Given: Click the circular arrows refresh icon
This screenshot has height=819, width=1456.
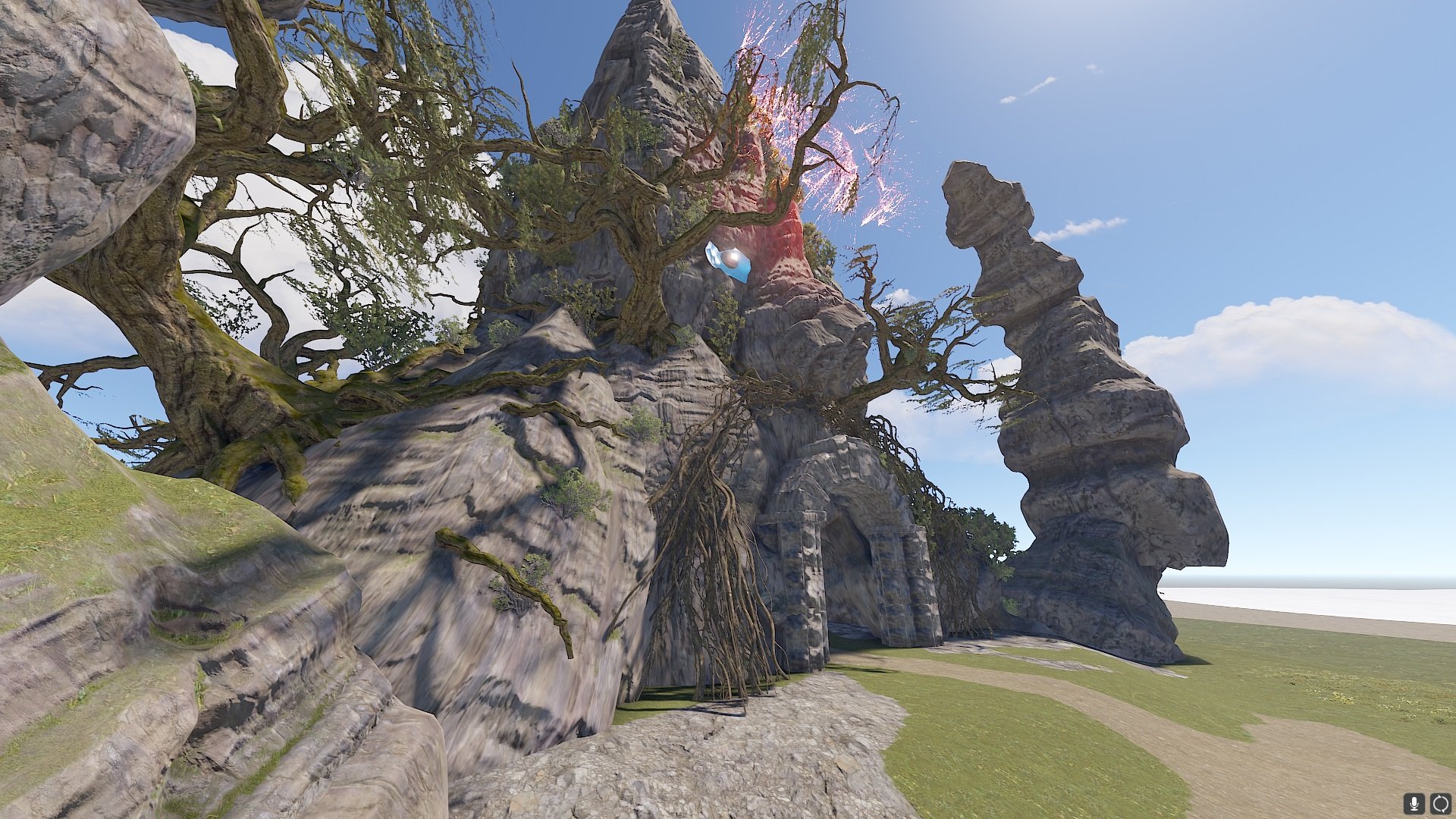Looking at the screenshot, I should 1440,803.
